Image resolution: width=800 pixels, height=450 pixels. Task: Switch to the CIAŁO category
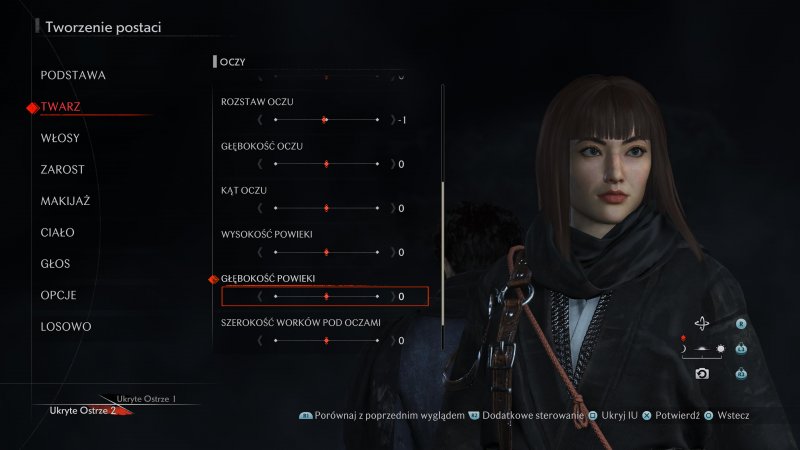pyautogui.click(x=57, y=233)
